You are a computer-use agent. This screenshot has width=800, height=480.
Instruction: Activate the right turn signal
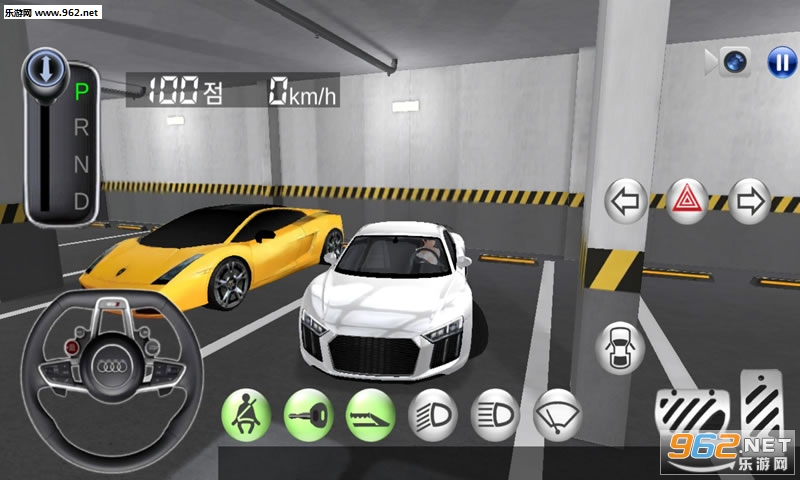749,202
